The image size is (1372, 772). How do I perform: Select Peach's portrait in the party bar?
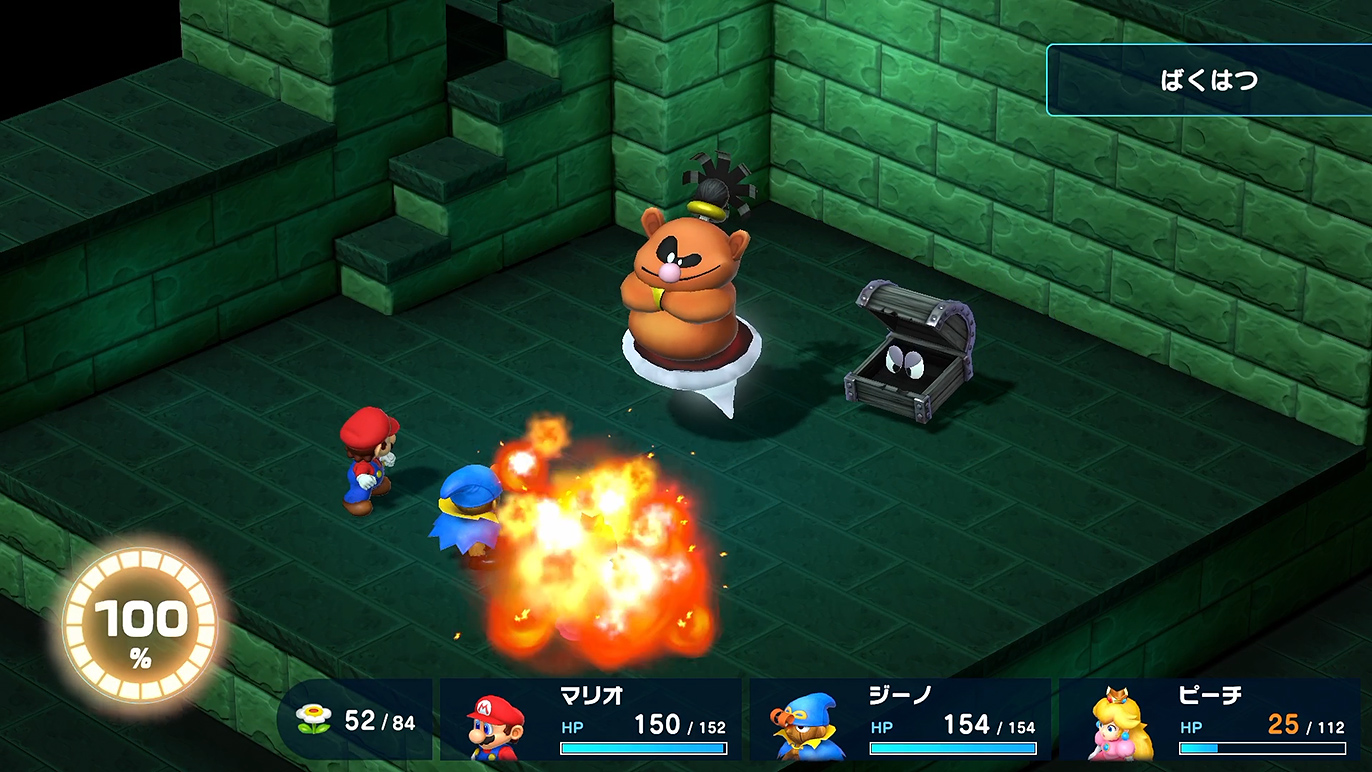[1121, 725]
